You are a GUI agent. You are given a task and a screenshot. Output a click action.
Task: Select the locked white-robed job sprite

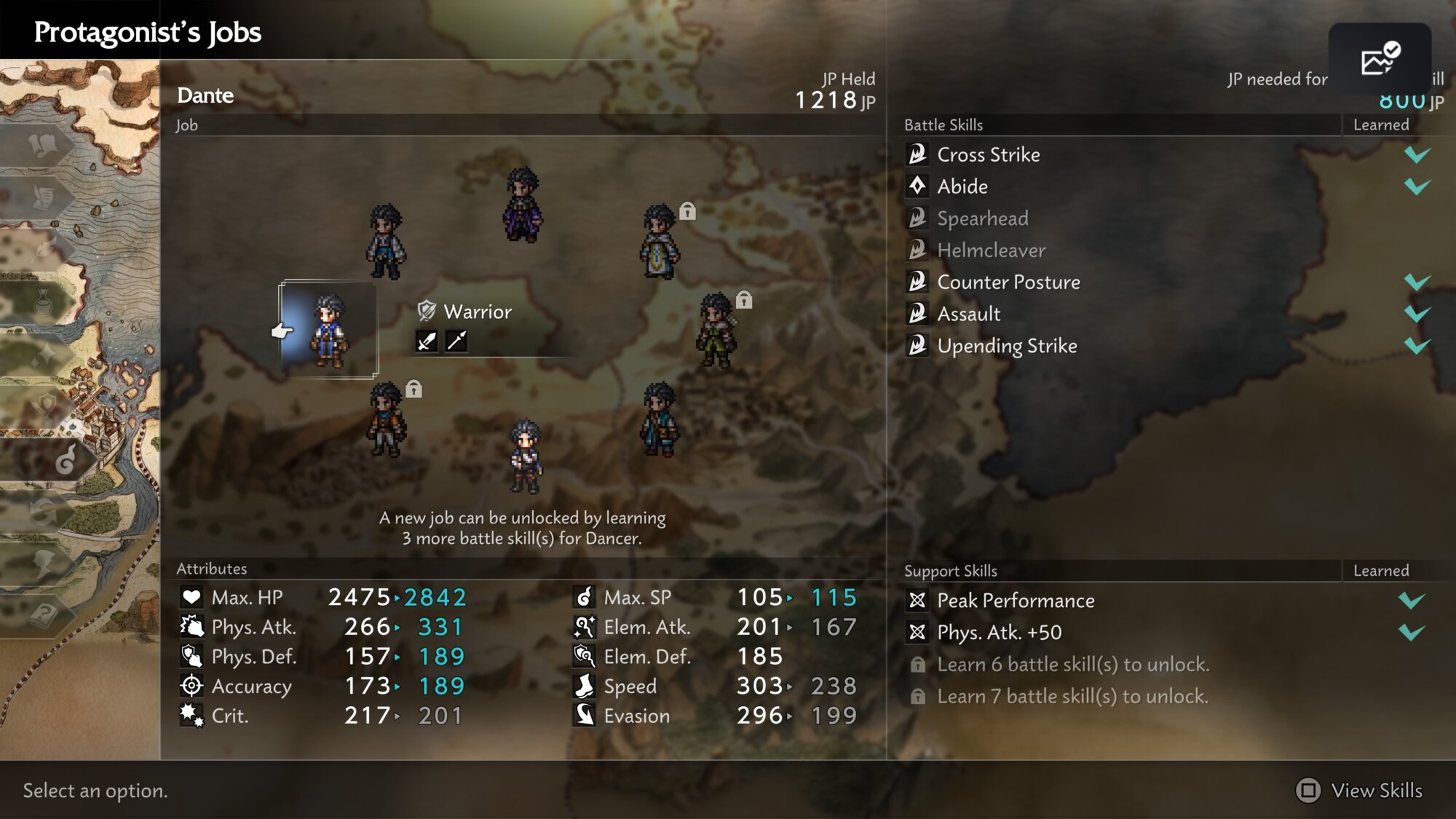click(x=660, y=242)
